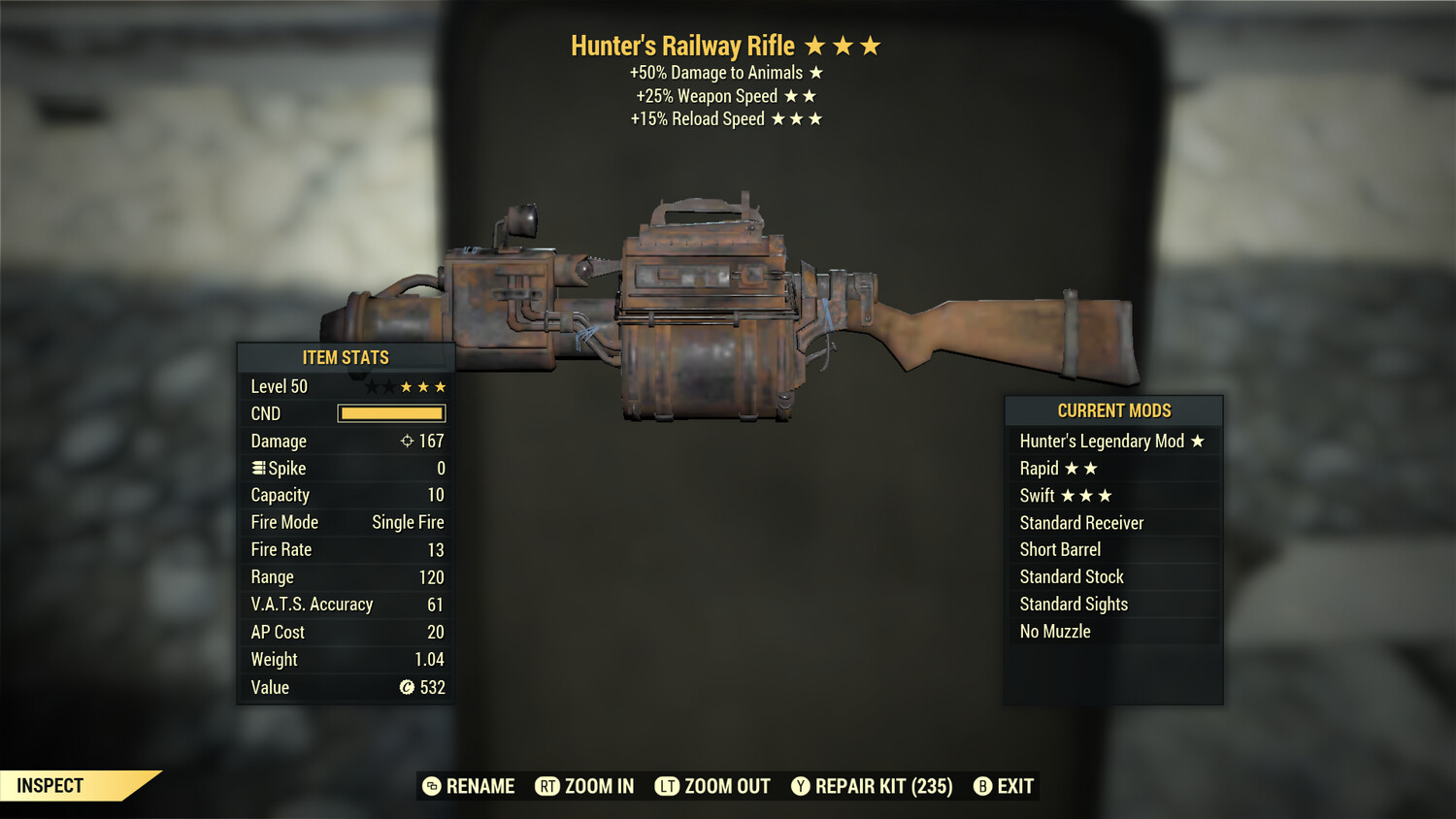The height and width of the screenshot is (819, 1456).
Task: Select the Standard Receiver mod
Action: 1080,522
